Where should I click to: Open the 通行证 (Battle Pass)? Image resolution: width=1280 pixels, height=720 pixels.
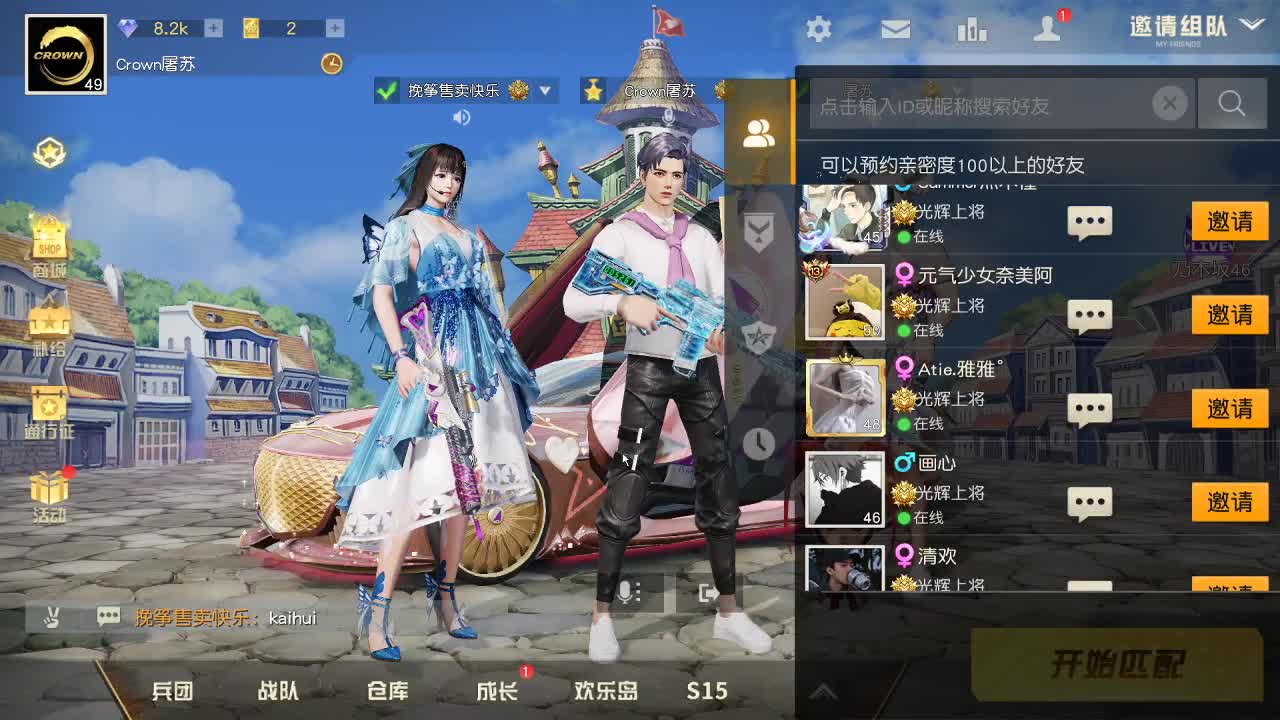point(48,406)
